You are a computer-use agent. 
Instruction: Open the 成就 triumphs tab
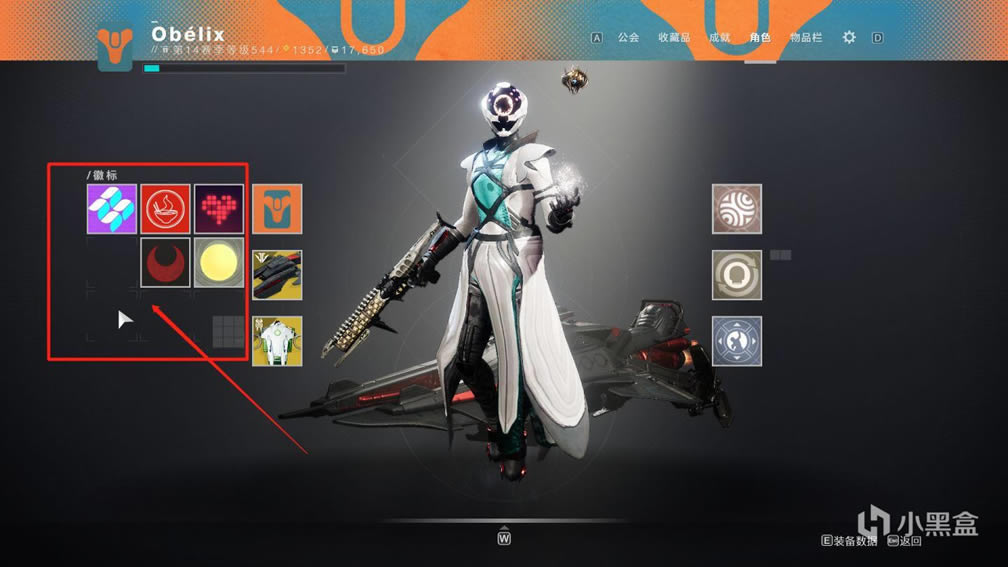[x=719, y=37]
